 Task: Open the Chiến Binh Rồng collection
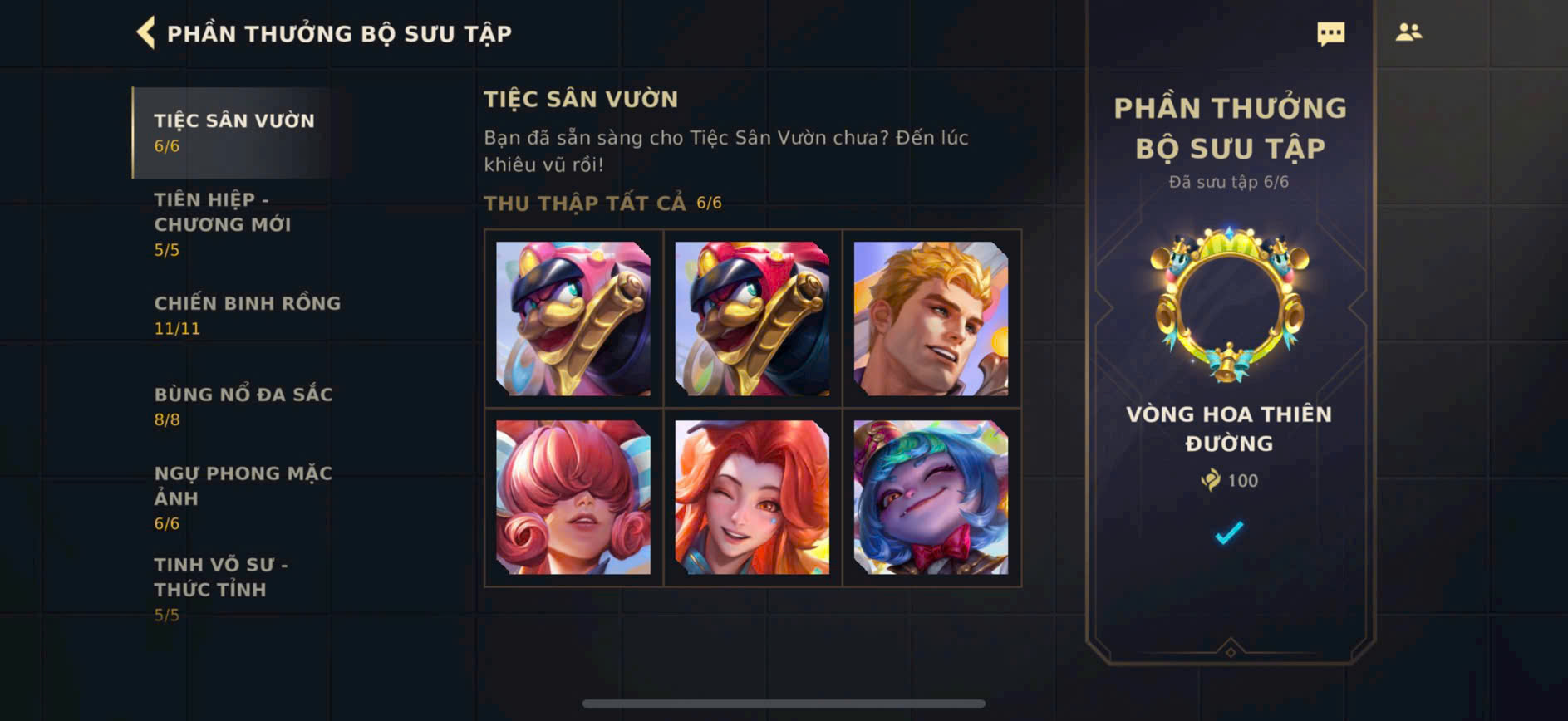point(247,314)
